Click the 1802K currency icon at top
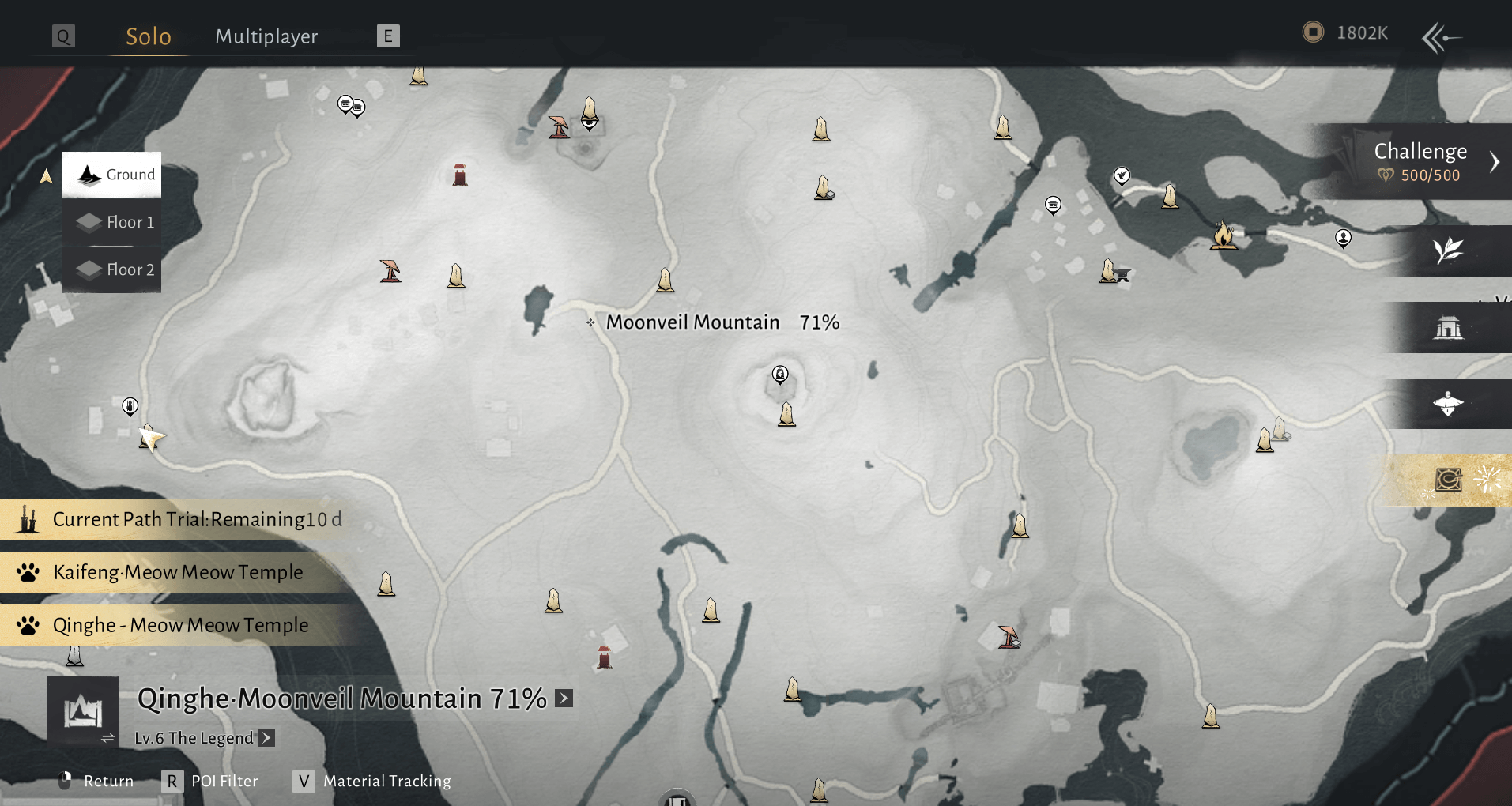Viewport: 1512px width, 806px height. point(1314,32)
